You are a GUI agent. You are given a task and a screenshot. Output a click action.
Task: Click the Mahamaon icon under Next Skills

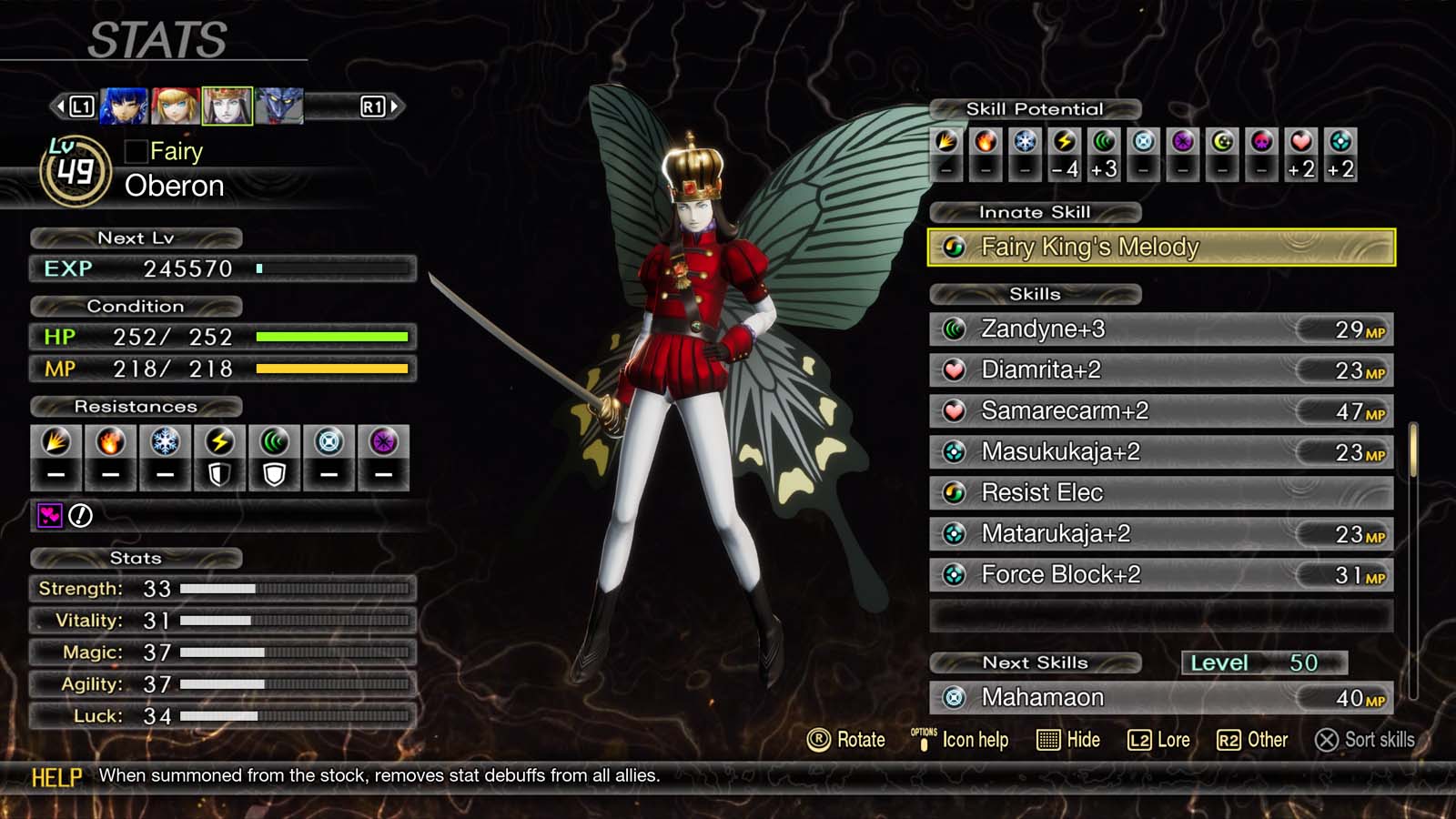pyautogui.click(x=953, y=697)
